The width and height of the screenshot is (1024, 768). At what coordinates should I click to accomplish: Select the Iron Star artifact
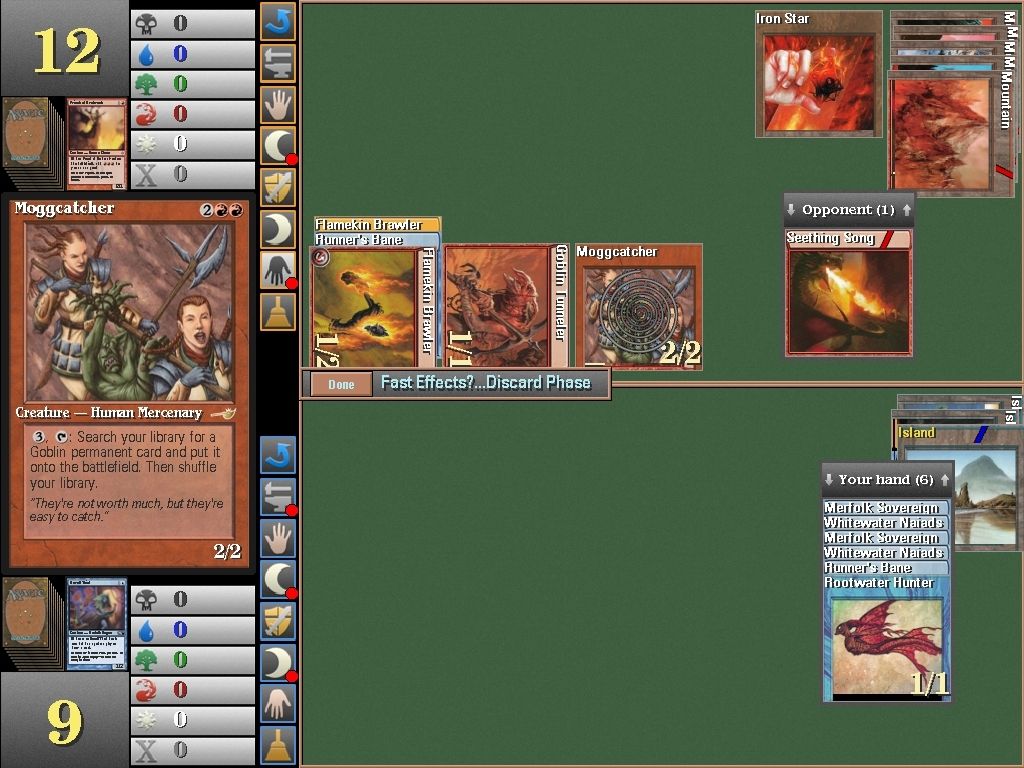tap(818, 82)
